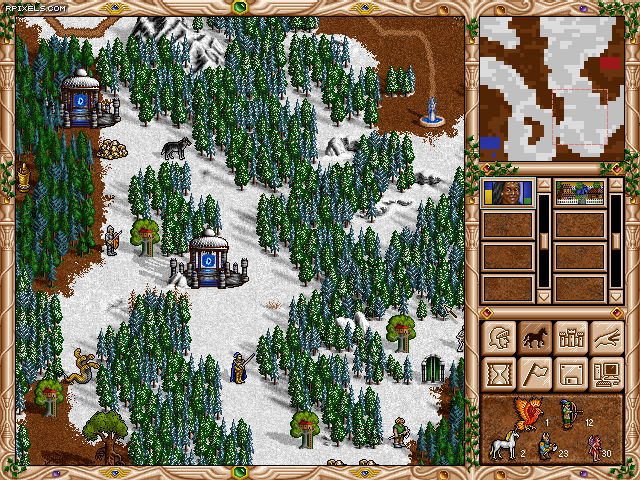The width and height of the screenshot is (640, 480).
Task: Click the hero list scroll-up arrow
Action: click(543, 186)
